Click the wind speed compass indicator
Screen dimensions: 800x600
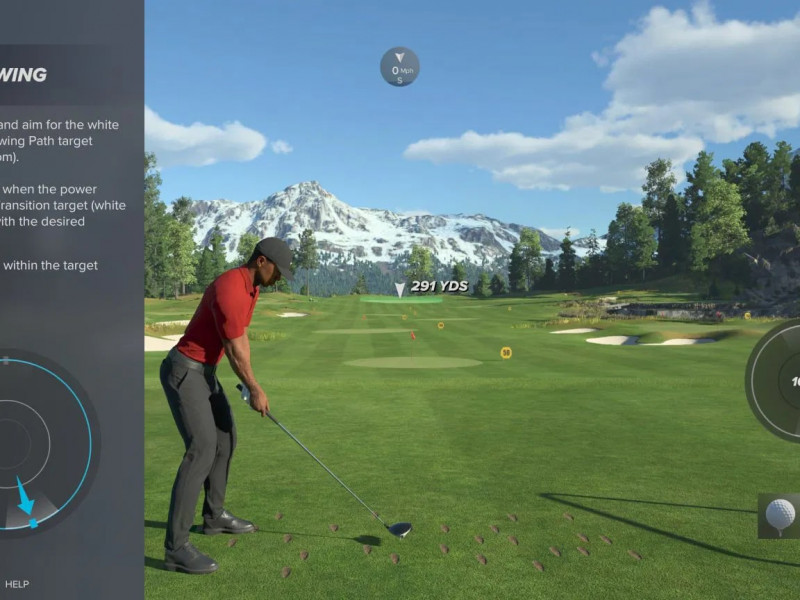(399, 67)
